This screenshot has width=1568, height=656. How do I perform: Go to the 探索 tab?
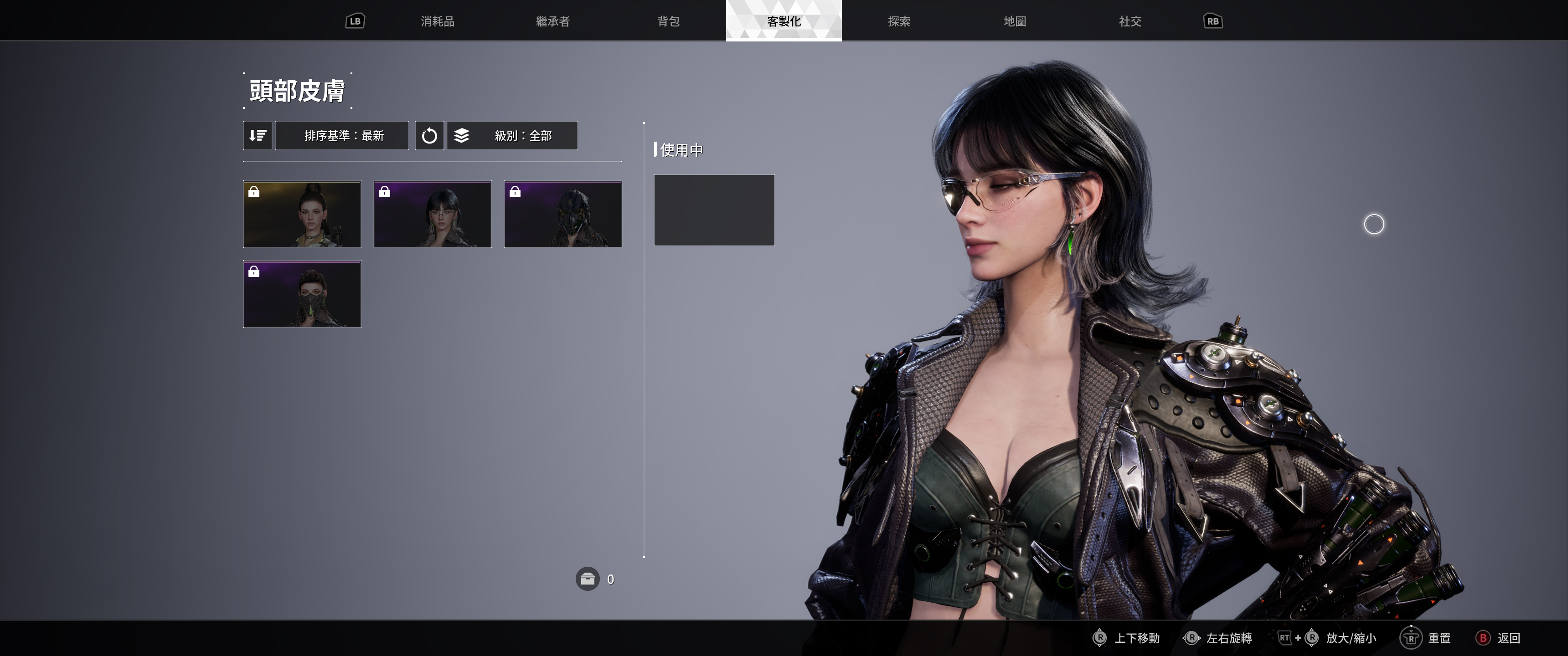pyautogui.click(x=899, y=21)
